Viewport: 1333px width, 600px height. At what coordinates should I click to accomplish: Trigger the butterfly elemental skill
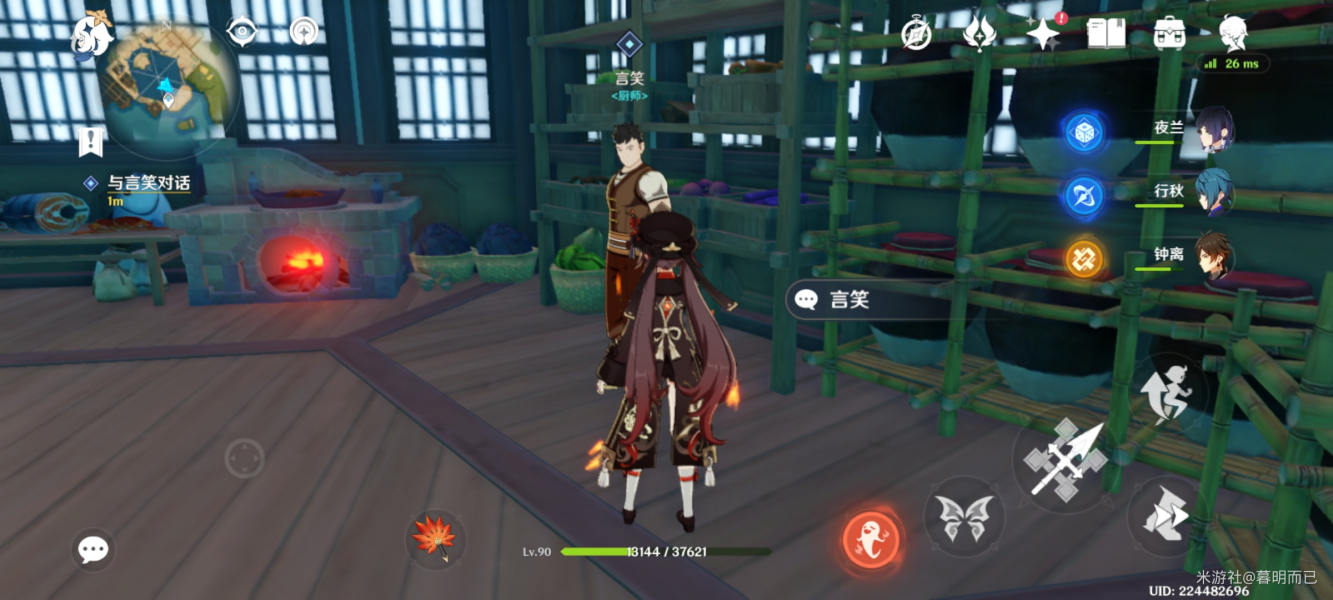click(x=964, y=516)
